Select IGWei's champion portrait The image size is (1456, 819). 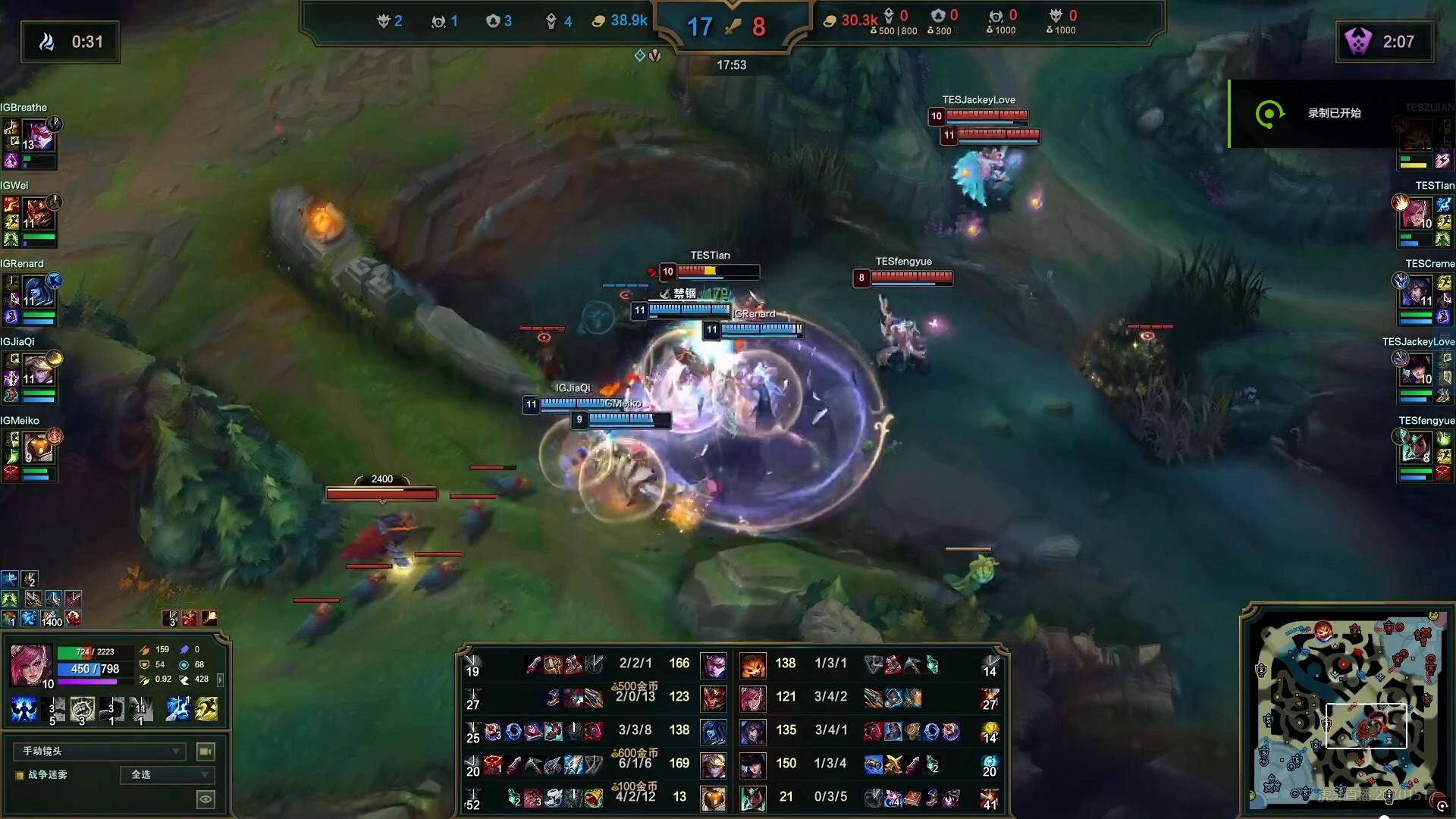point(38,213)
